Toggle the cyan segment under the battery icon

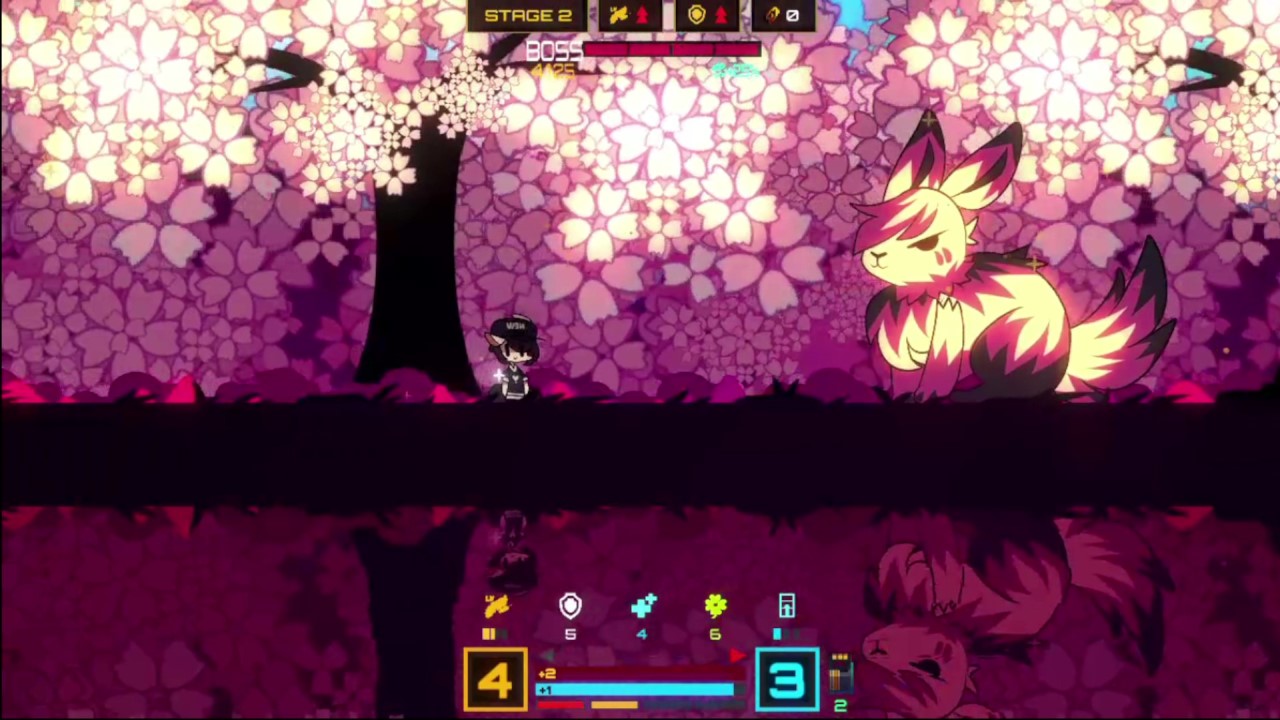pyautogui.click(x=777, y=632)
